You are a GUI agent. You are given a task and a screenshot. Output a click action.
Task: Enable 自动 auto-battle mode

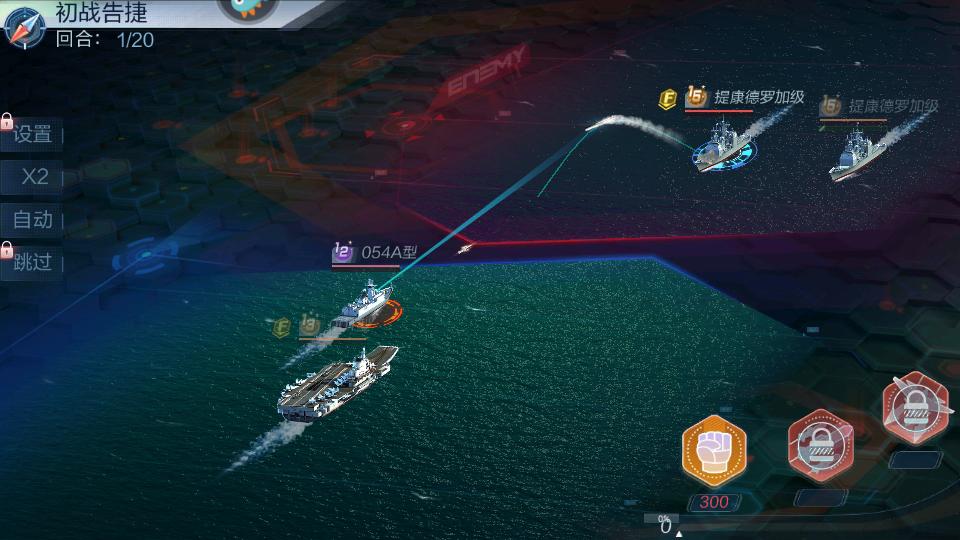33,219
